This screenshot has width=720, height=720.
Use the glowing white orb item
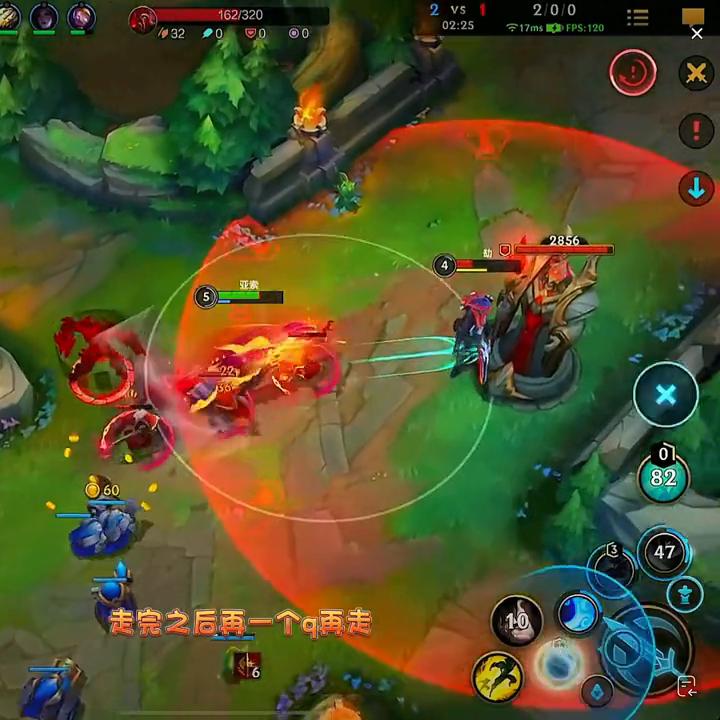click(x=556, y=663)
